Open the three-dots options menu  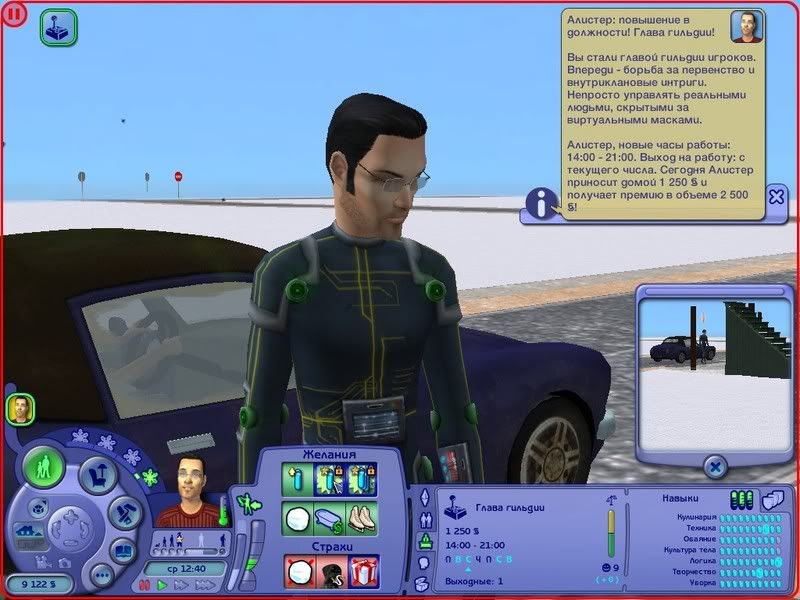102,576
